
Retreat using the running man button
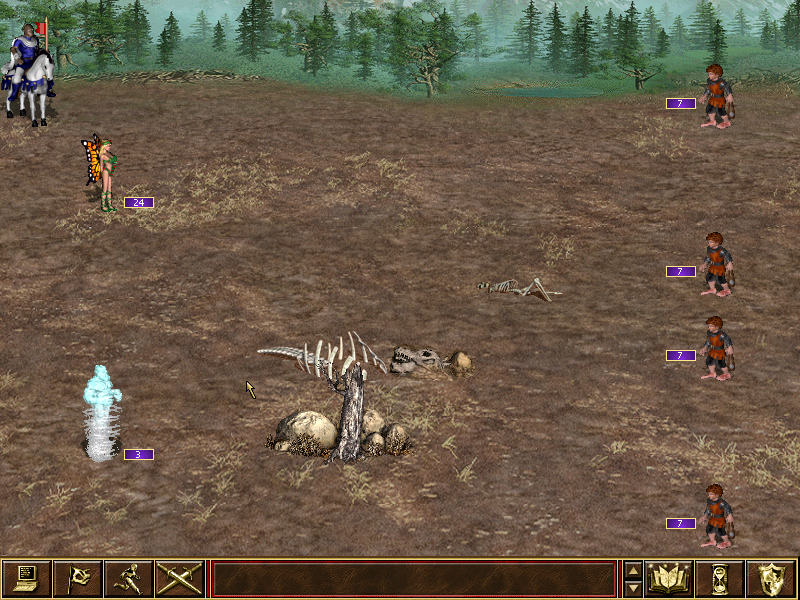[x=128, y=578]
